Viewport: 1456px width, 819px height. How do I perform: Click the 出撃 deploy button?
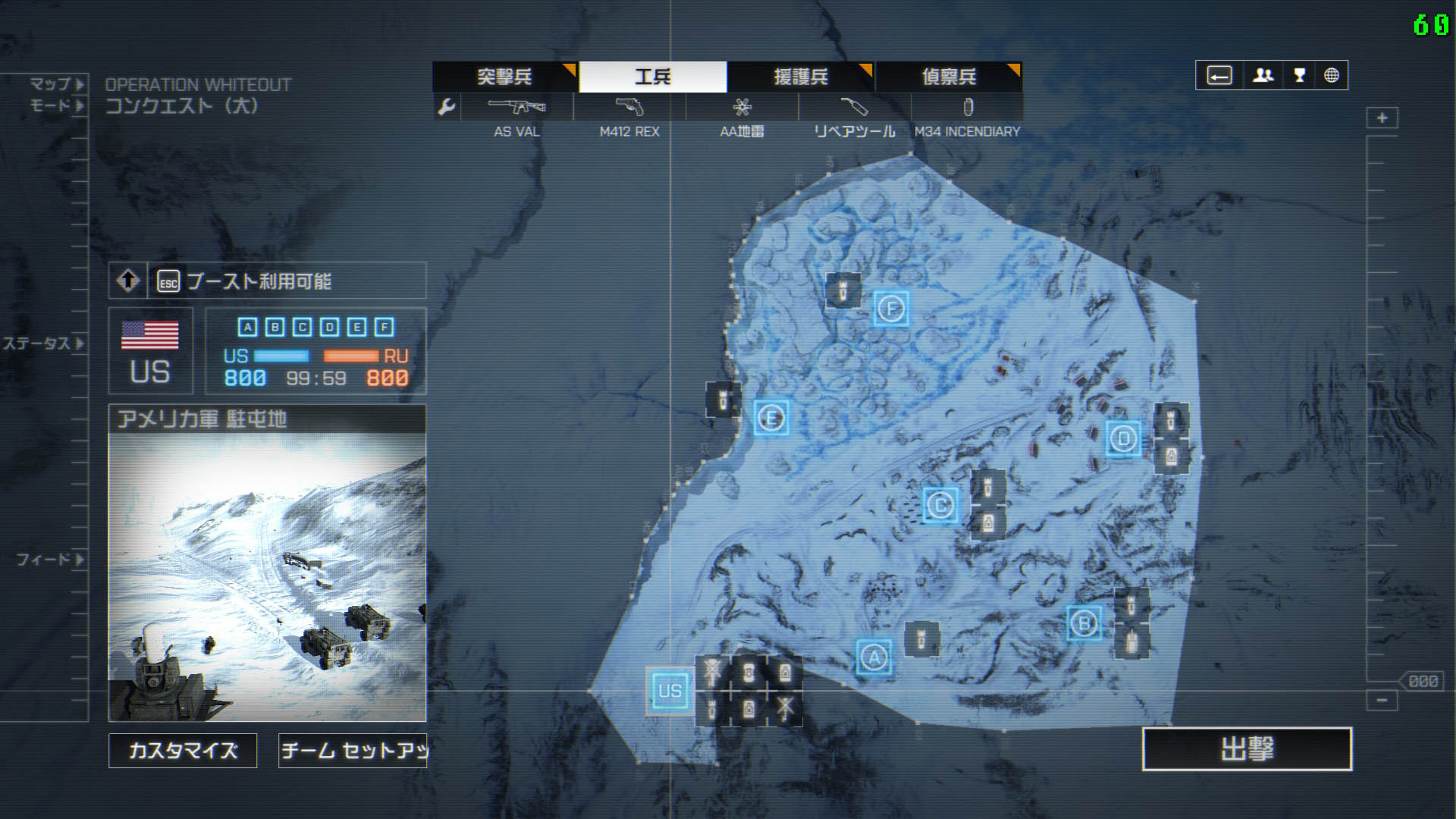(x=1247, y=749)
